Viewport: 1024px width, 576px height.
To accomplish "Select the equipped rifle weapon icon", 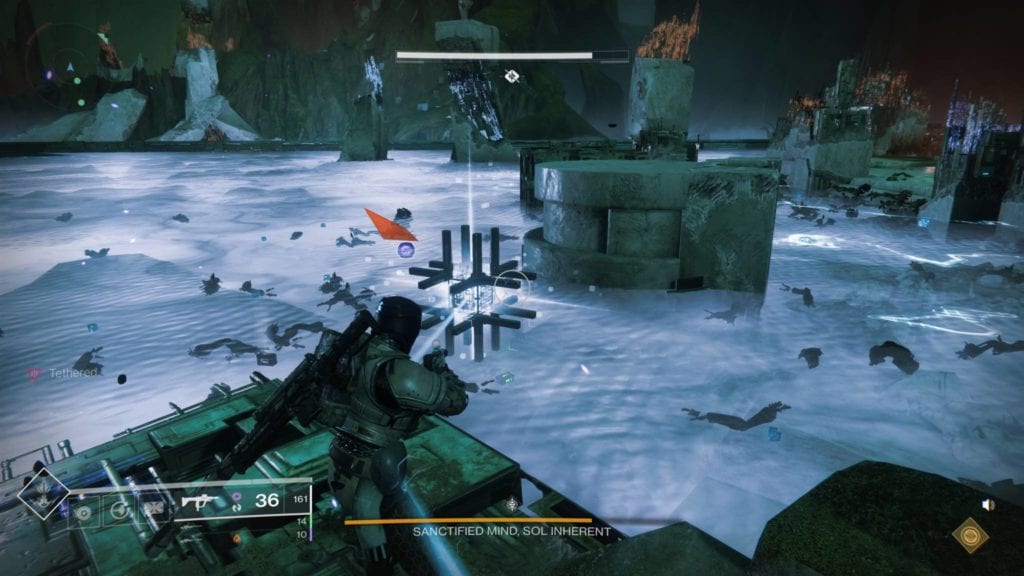I will (x=202, y=500).
